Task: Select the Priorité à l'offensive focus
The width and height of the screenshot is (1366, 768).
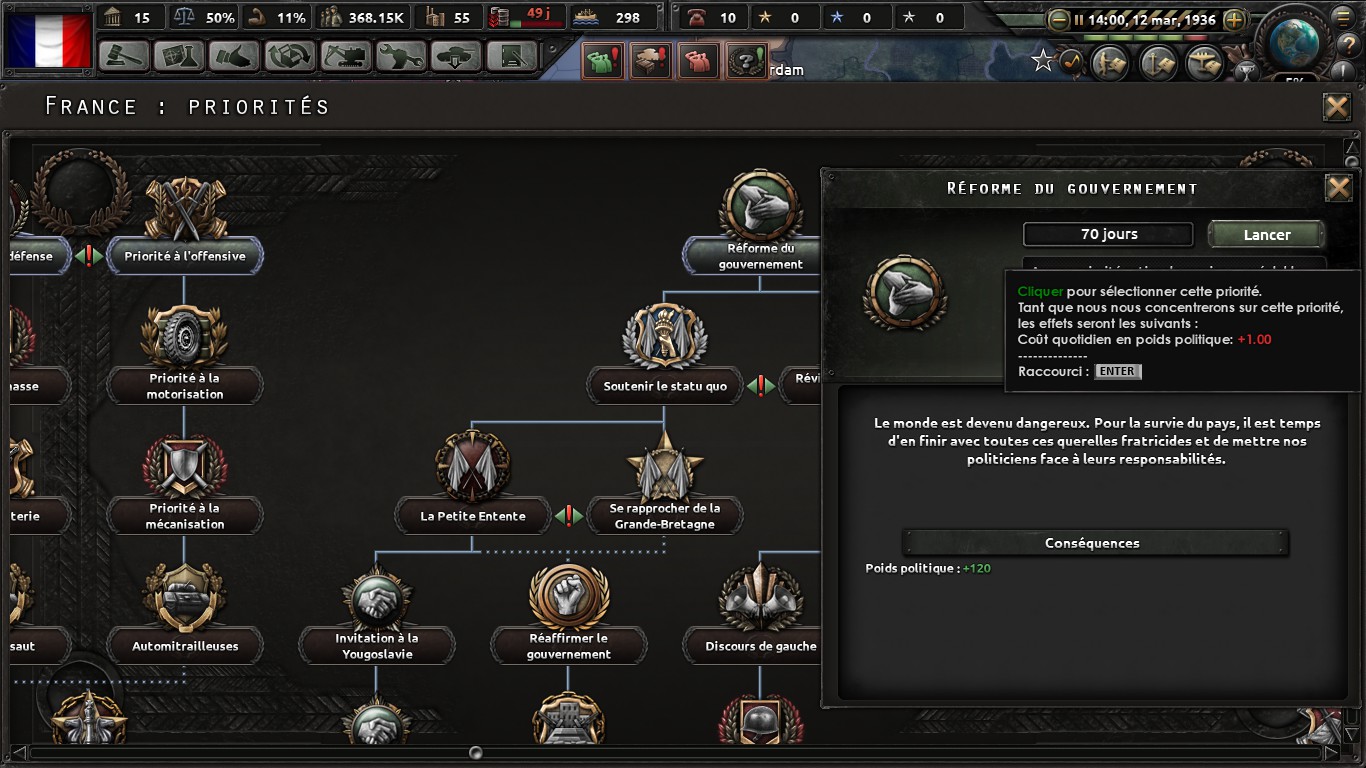Action: tap(185, 256)
